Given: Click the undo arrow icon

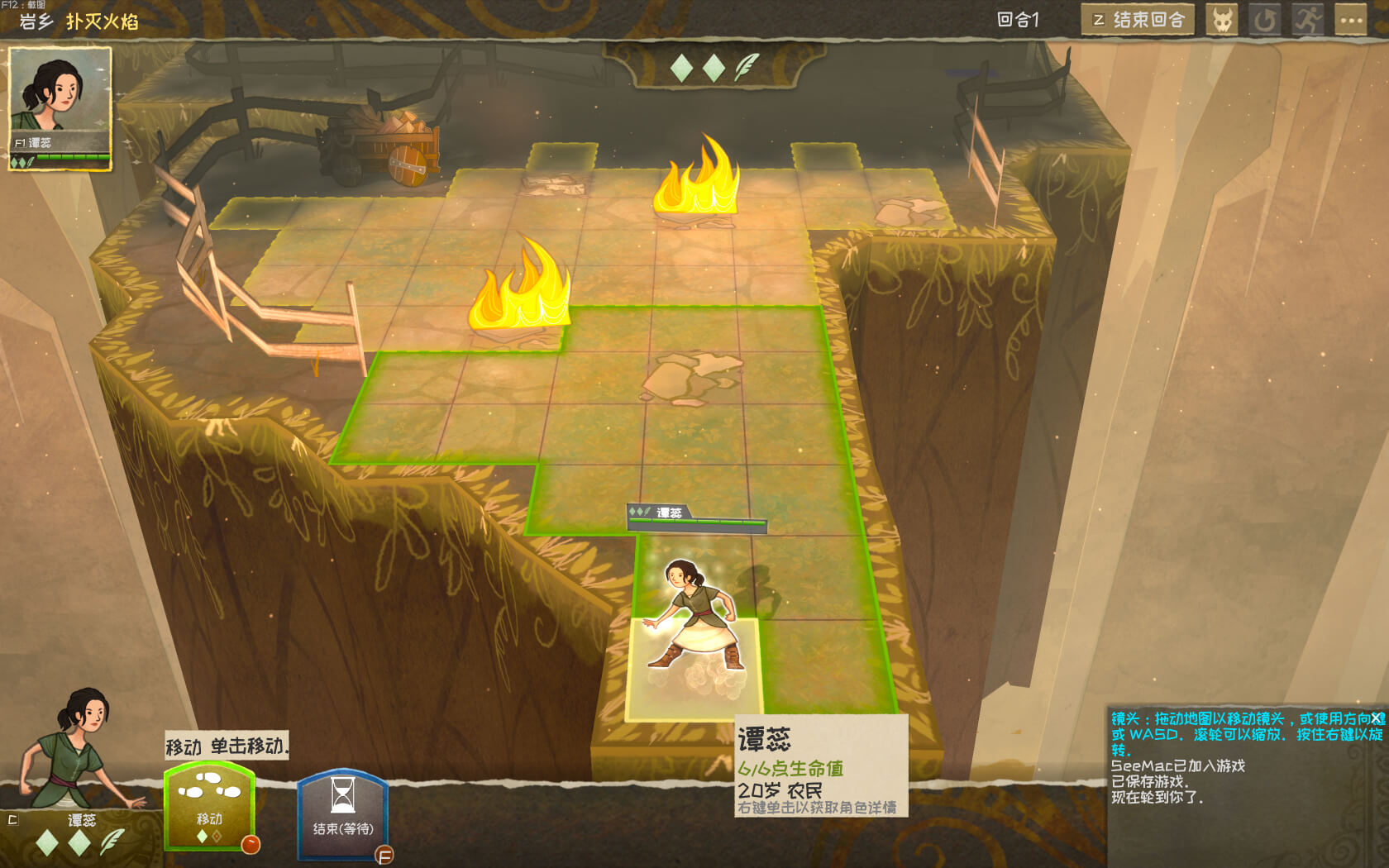Looking at the screenshot, I should coord(1264,20).
